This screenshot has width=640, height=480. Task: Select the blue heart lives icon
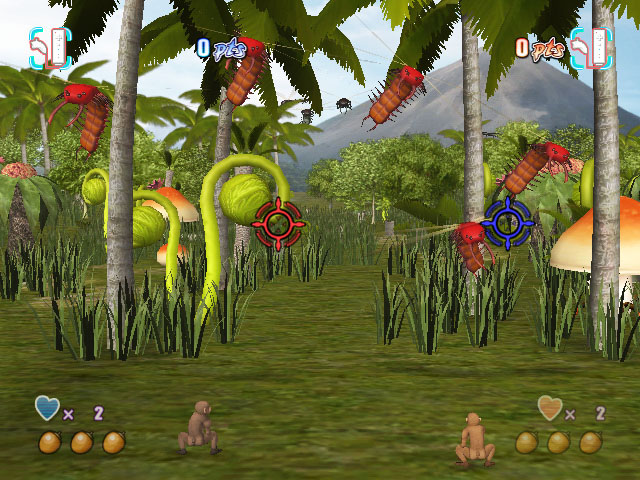pyautogui.click(x=47, y=408)
